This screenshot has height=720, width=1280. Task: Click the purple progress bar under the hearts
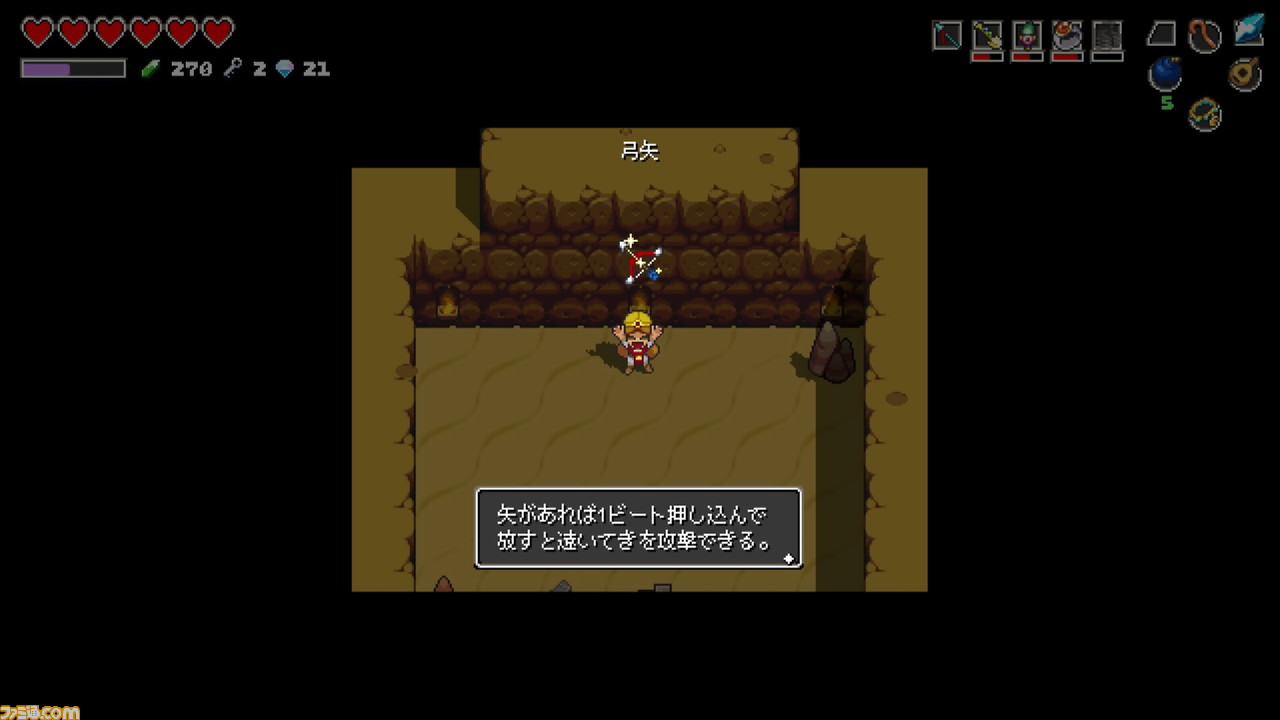tap(72, 69)
